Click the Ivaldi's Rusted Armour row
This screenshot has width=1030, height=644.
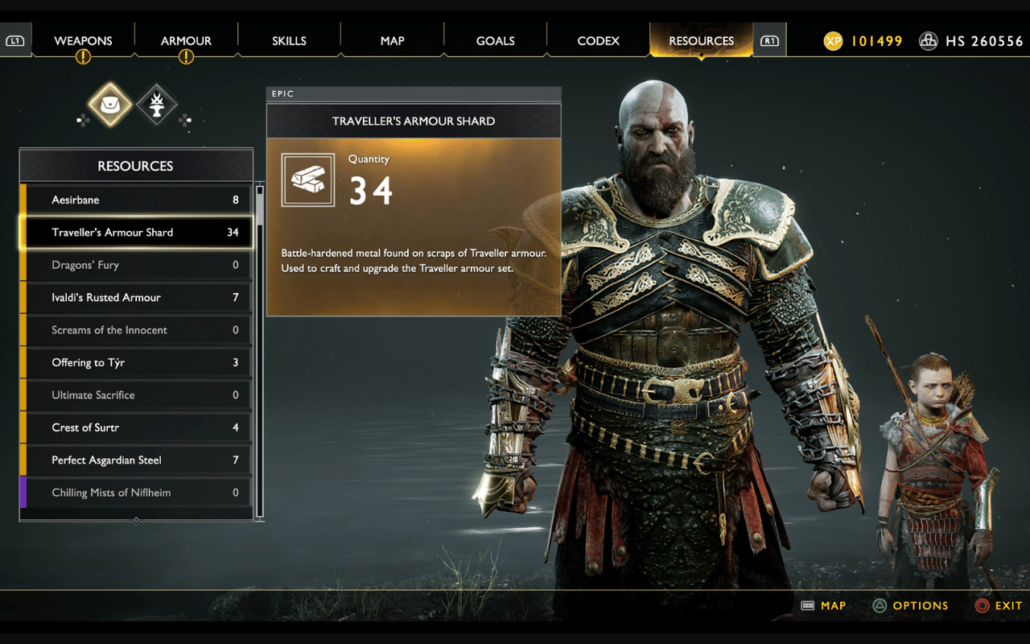pos(136,297)
